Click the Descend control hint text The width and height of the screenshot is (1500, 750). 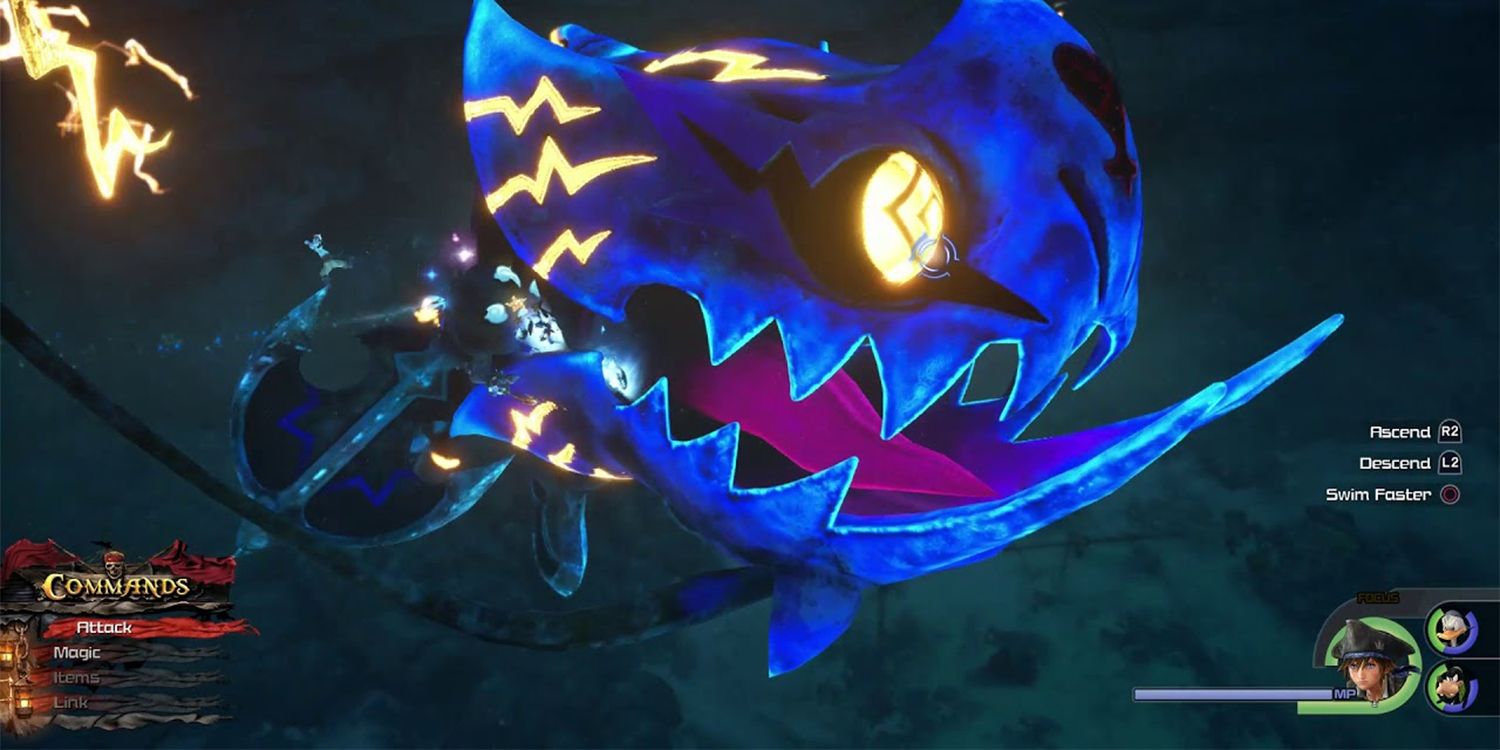click(x=1397, y=463)
